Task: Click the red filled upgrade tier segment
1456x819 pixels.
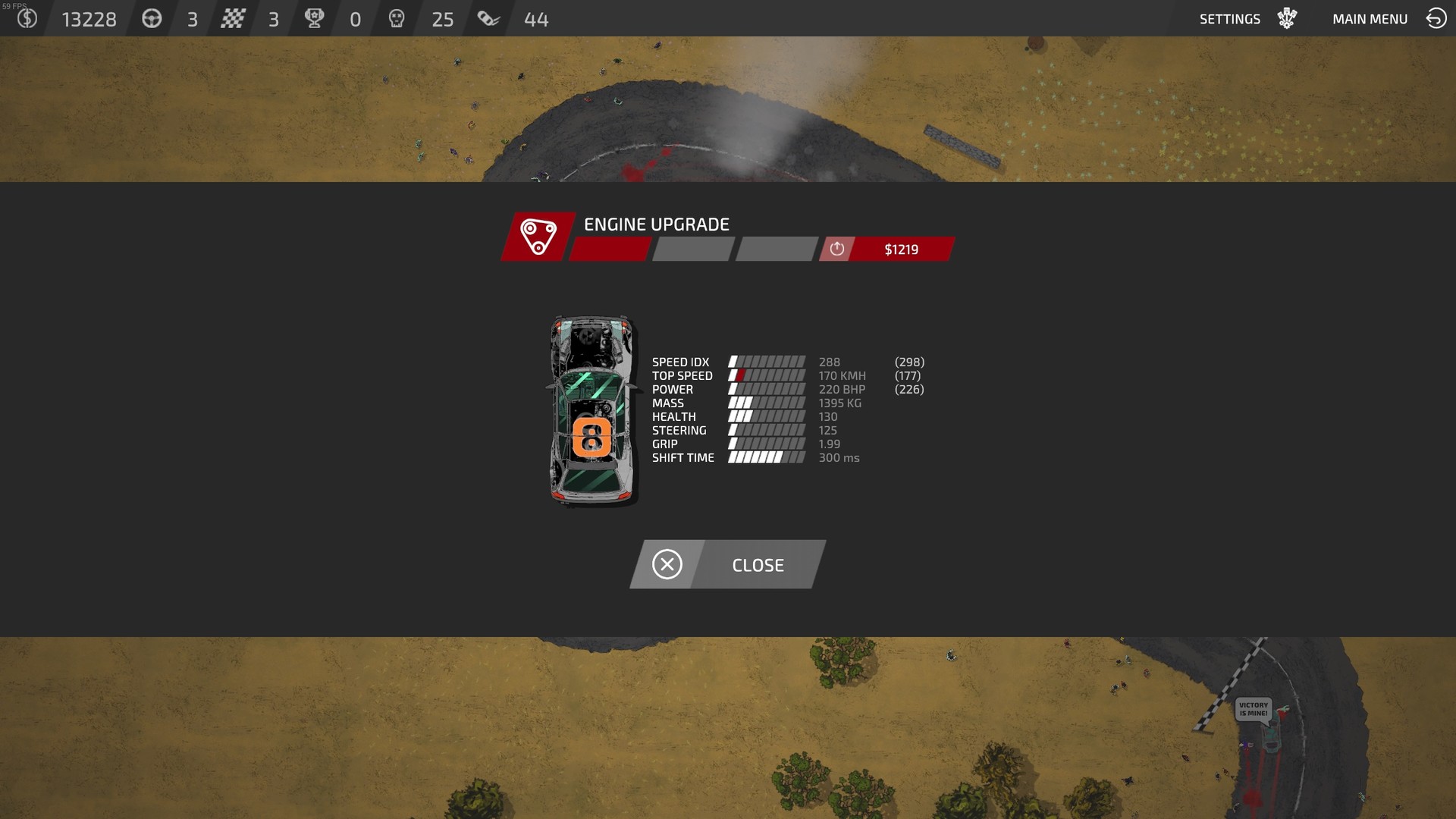Action: click(607, 249)
